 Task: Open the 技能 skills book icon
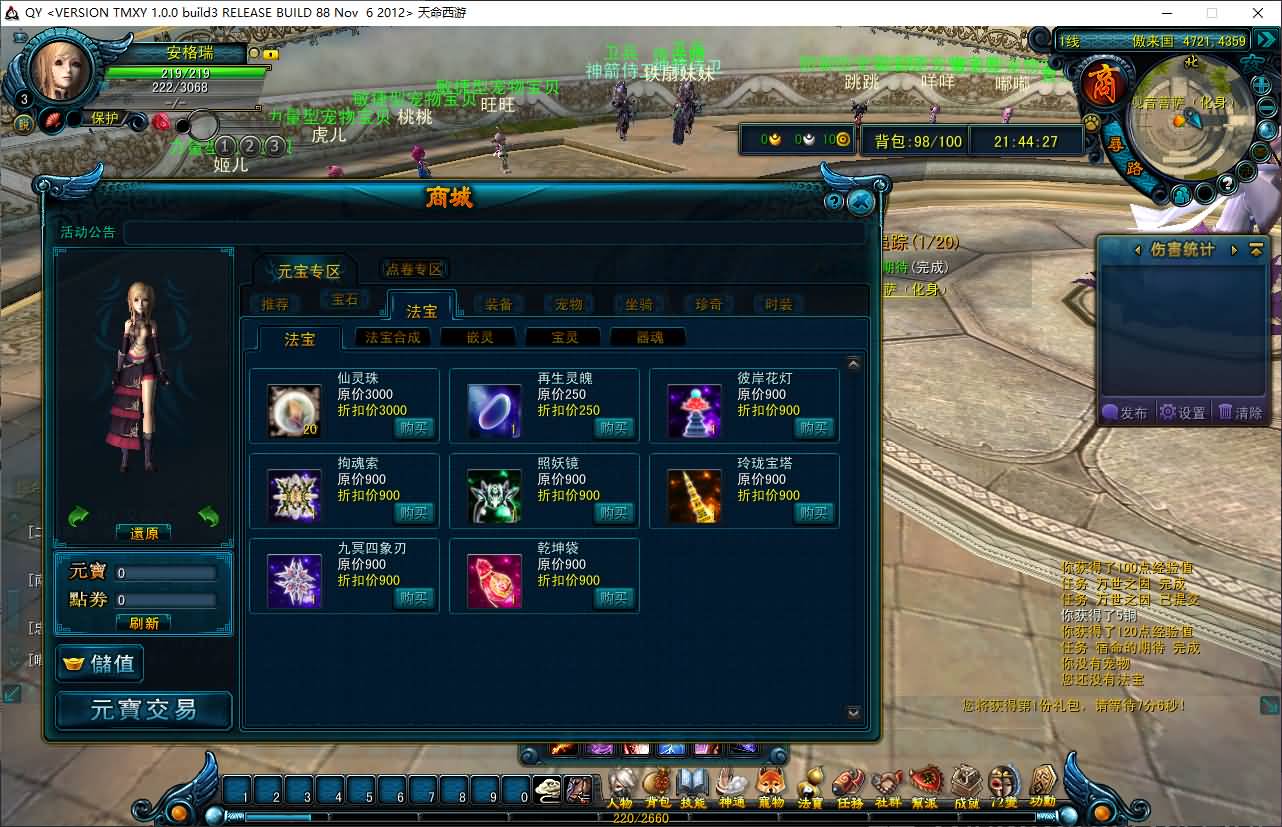[x=693, y=786]
